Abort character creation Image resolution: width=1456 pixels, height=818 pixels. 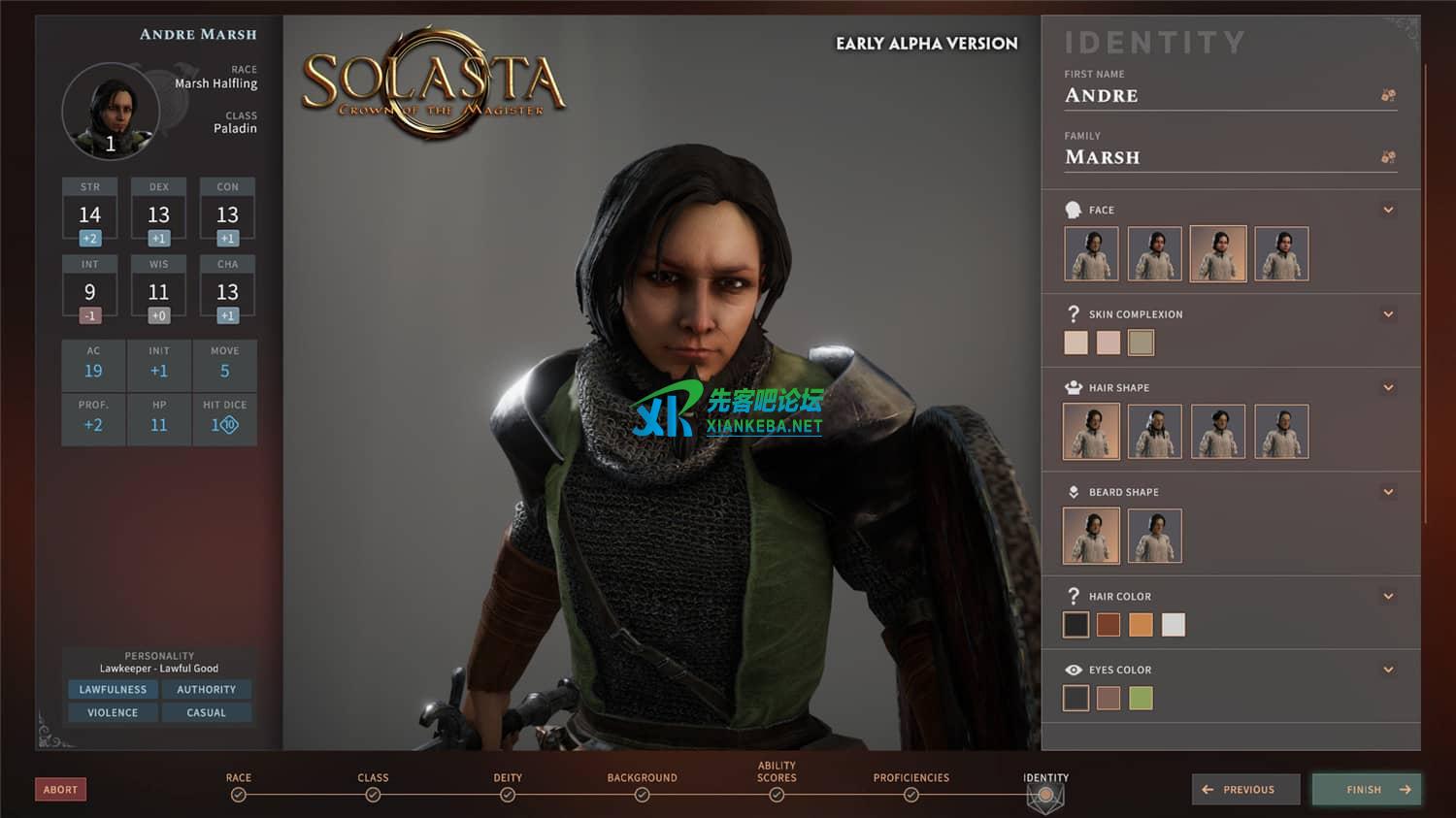click(60, 789)
